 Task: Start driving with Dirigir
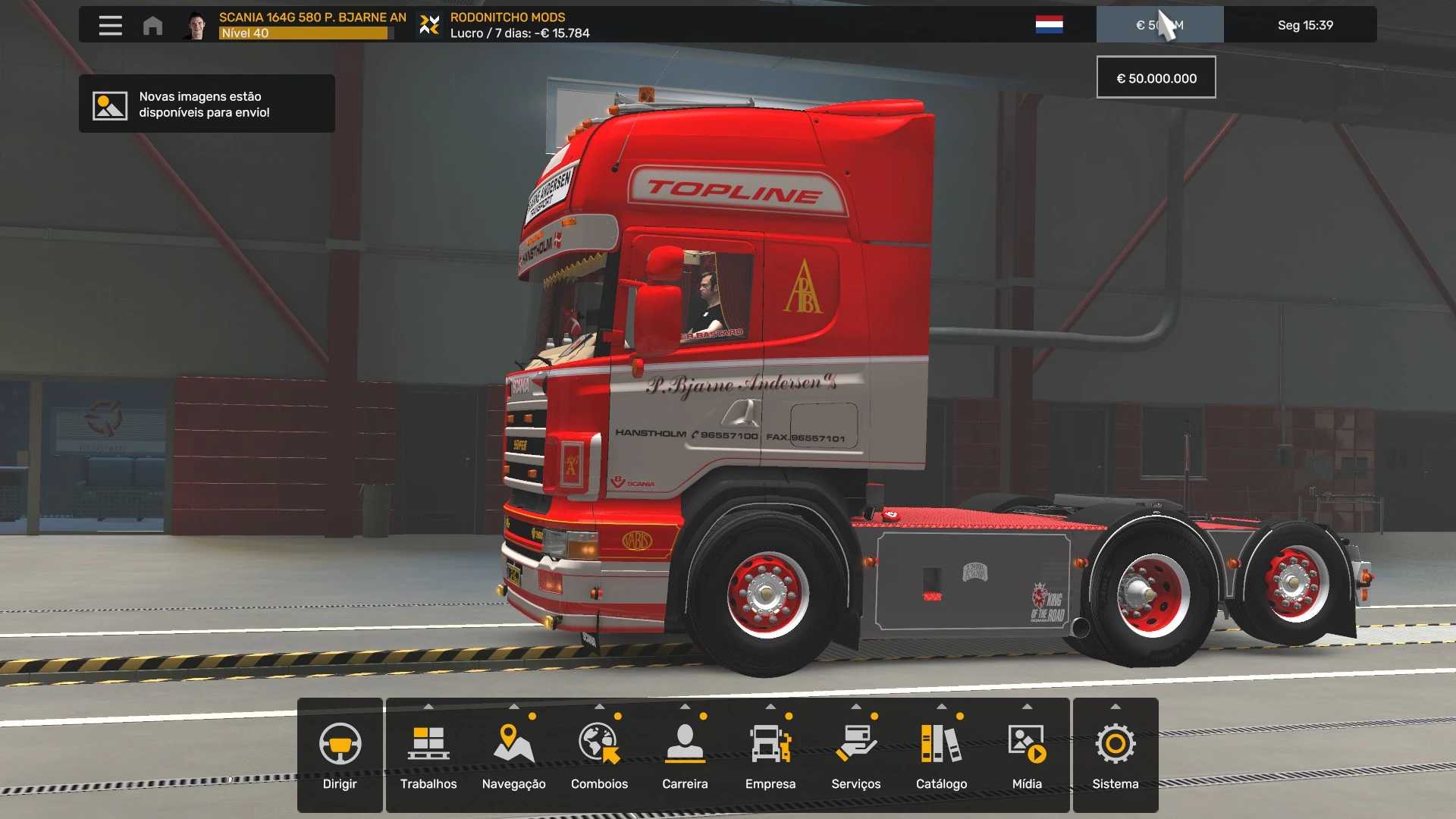340,755
